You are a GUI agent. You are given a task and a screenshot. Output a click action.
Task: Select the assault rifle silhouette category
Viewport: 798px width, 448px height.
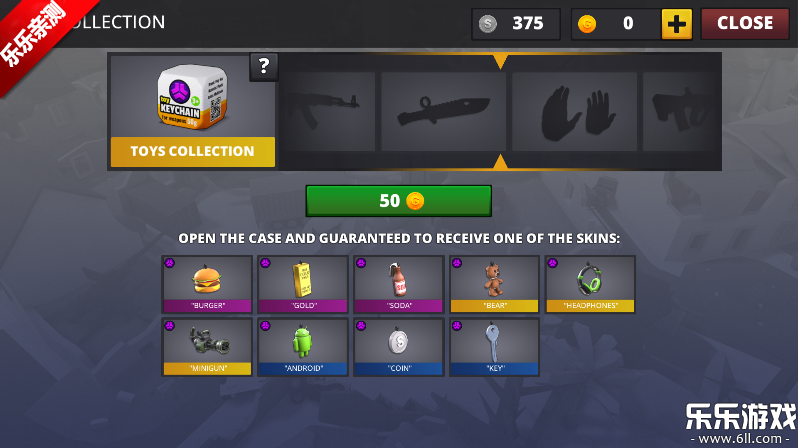327,111
